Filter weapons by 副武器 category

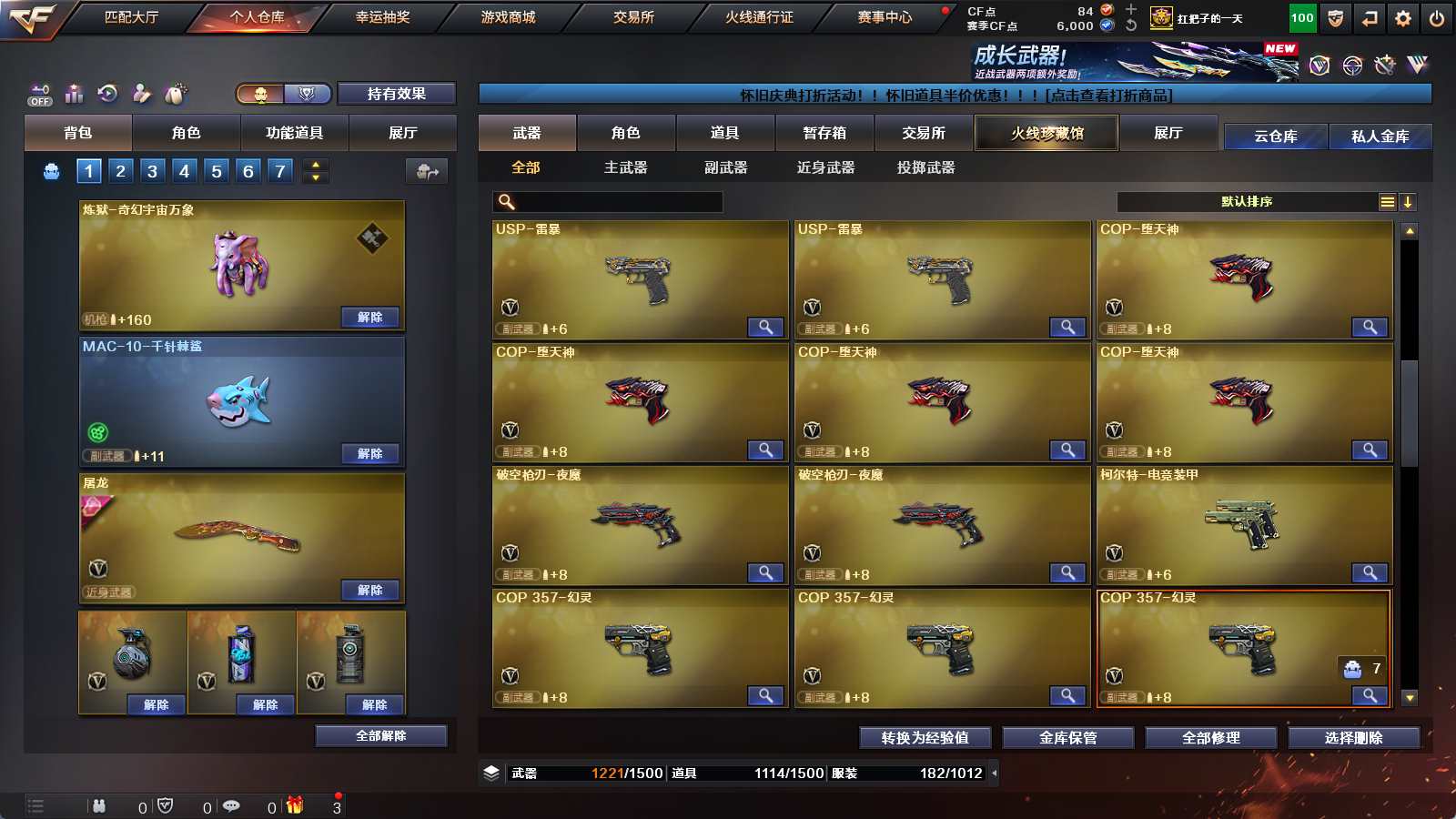tap(725, 167)
